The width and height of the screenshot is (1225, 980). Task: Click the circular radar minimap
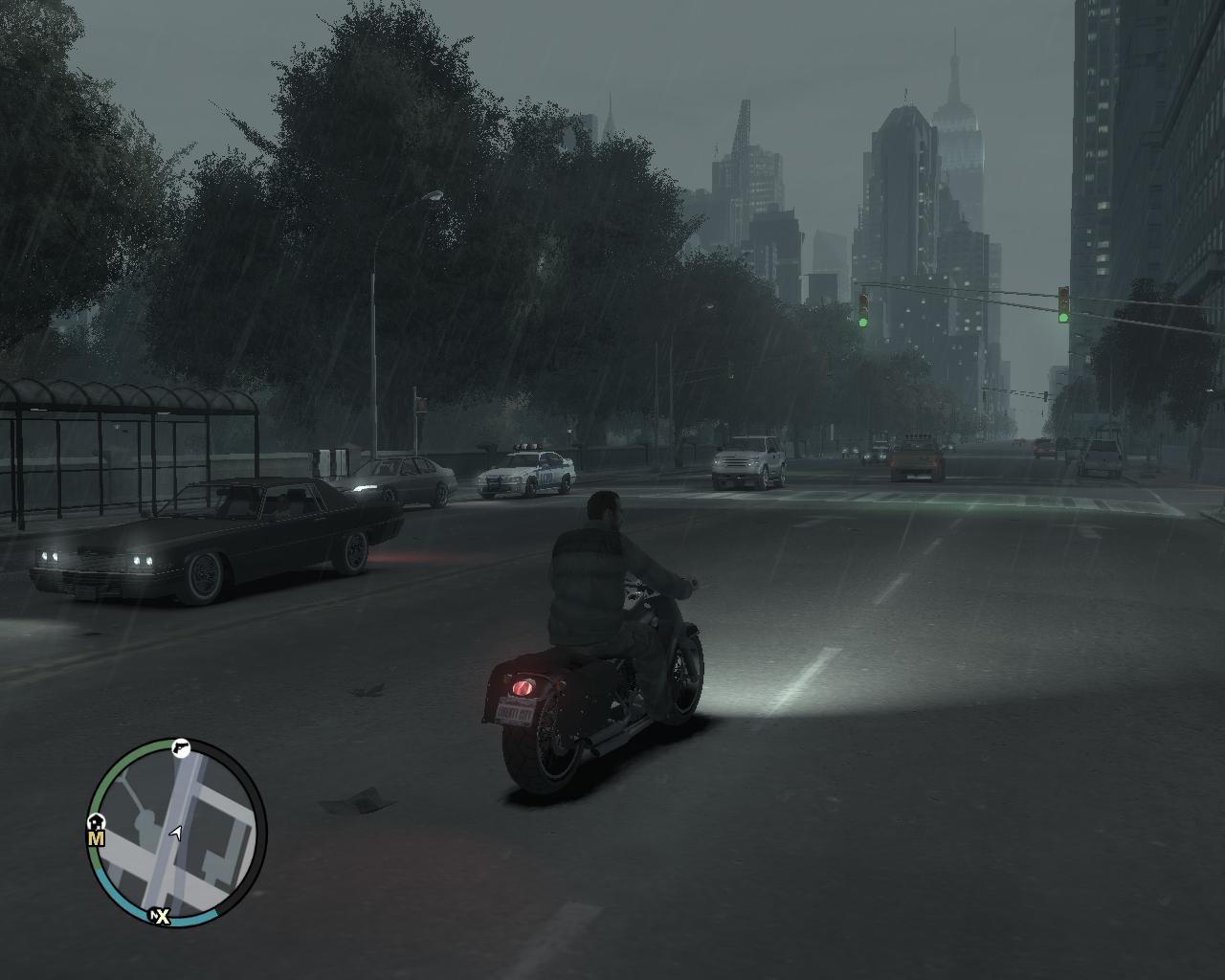(177, 832)
